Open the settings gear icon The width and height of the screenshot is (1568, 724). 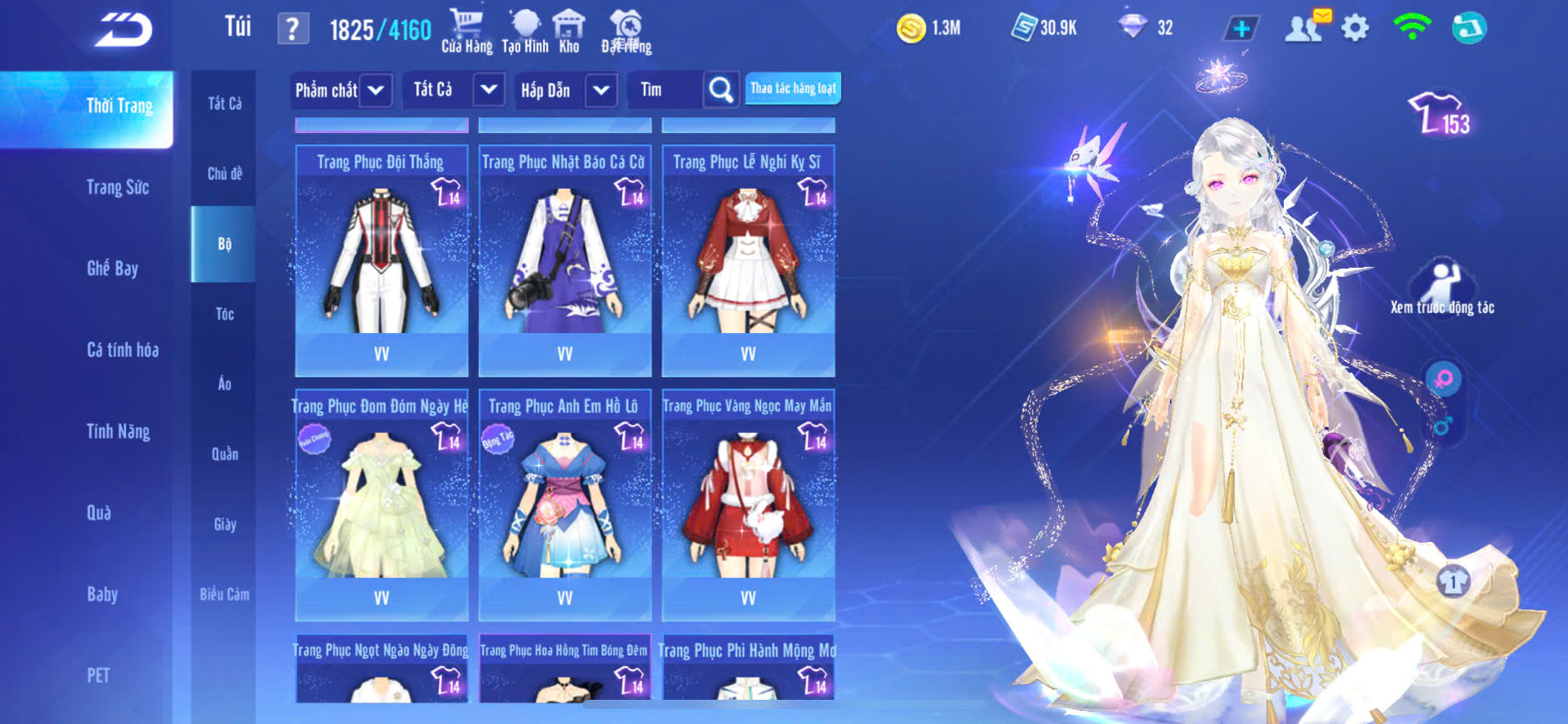click(1355, 28)
